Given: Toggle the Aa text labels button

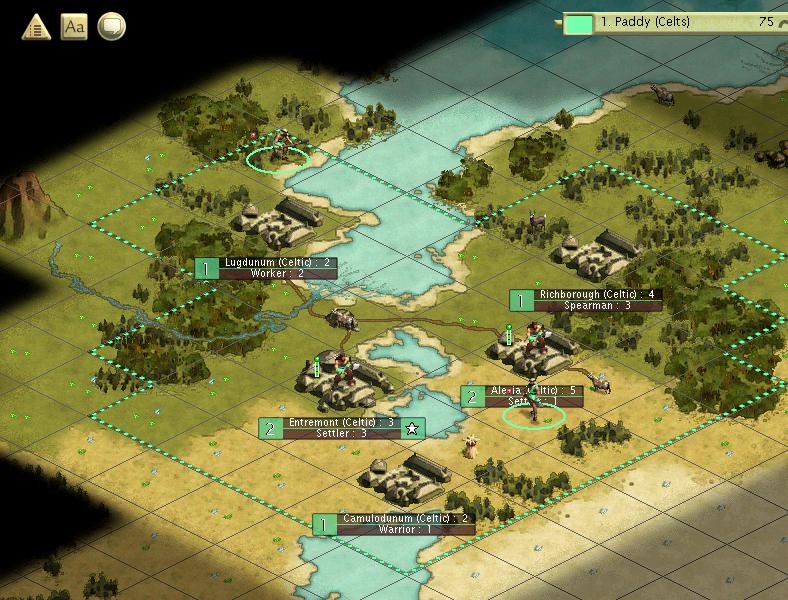Looking at the screenshot, I should point(74,27).
